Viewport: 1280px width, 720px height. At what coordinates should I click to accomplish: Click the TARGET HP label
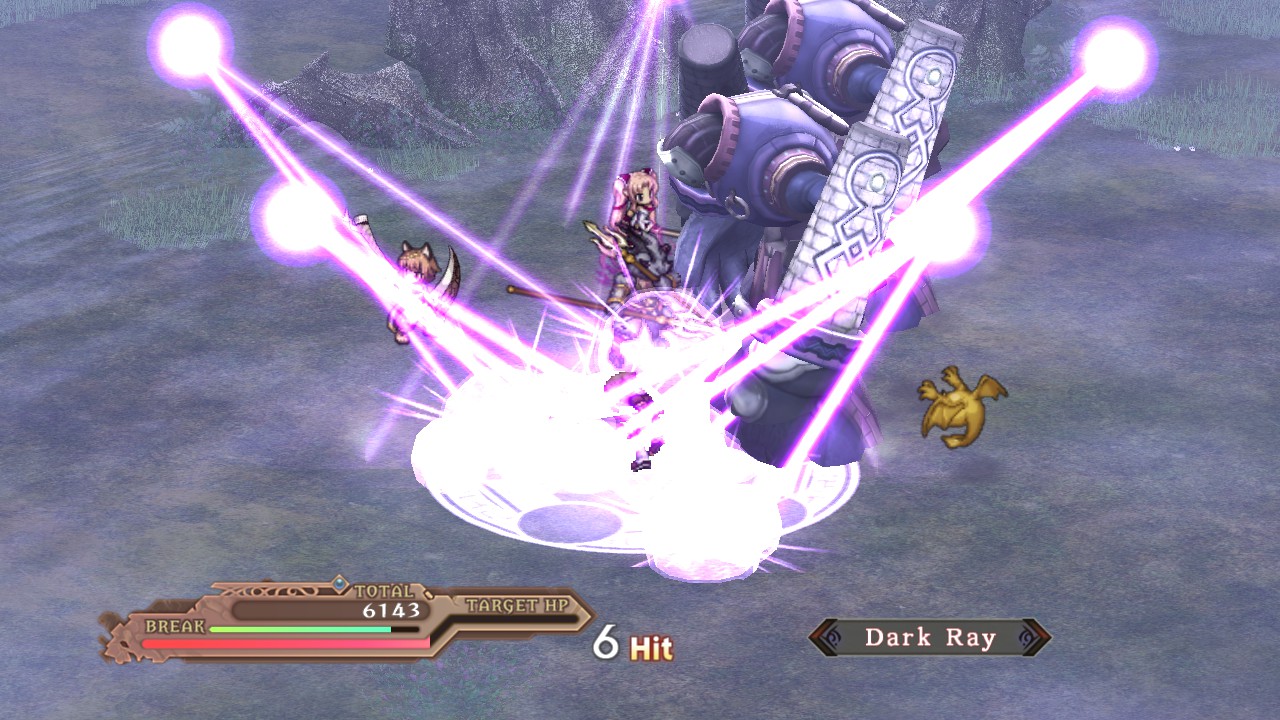click(x=518, y=604)
